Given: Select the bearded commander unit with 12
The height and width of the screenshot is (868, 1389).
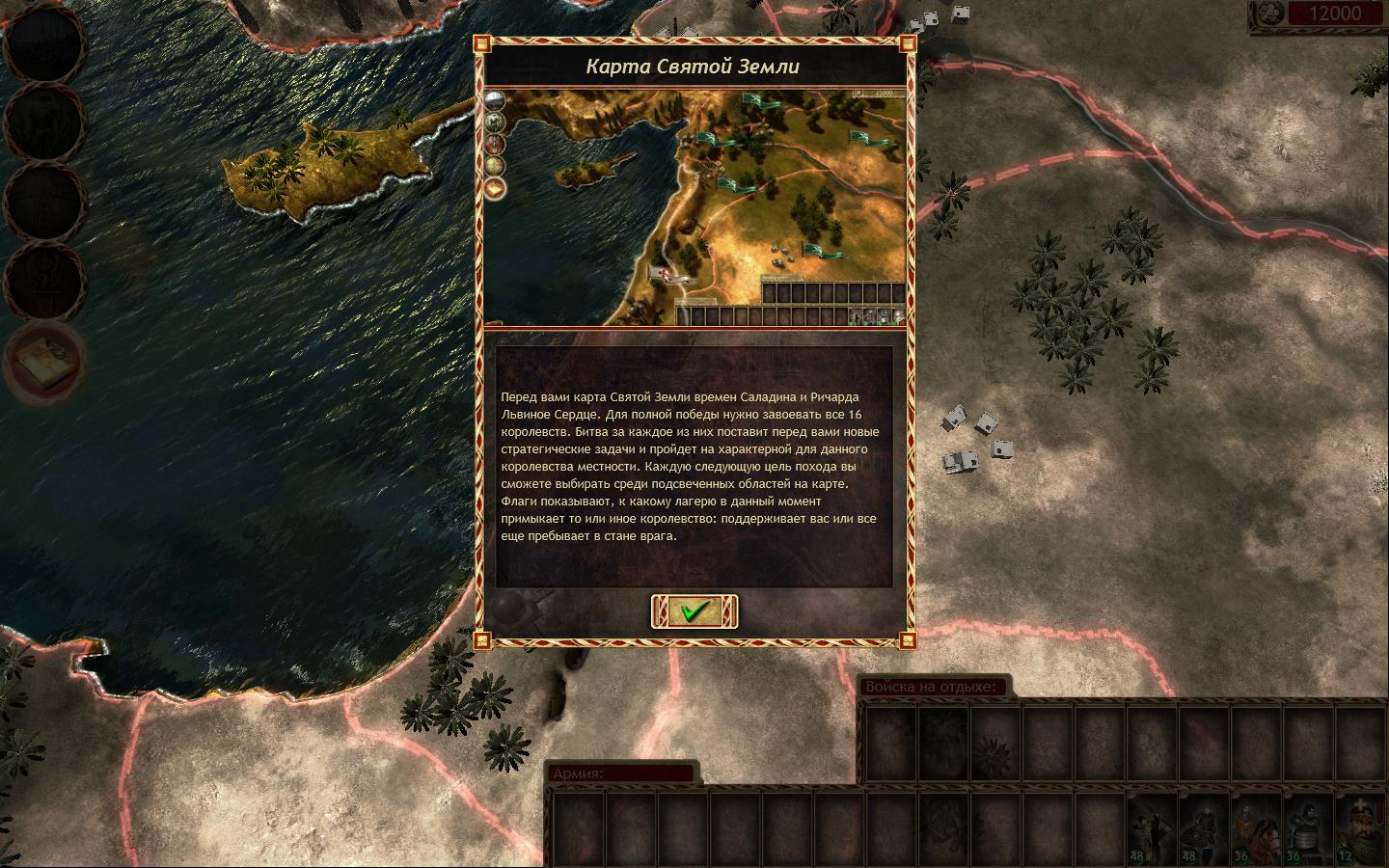Looking at the screenshot, I should pyautogui.click(x=1362, y=829).
